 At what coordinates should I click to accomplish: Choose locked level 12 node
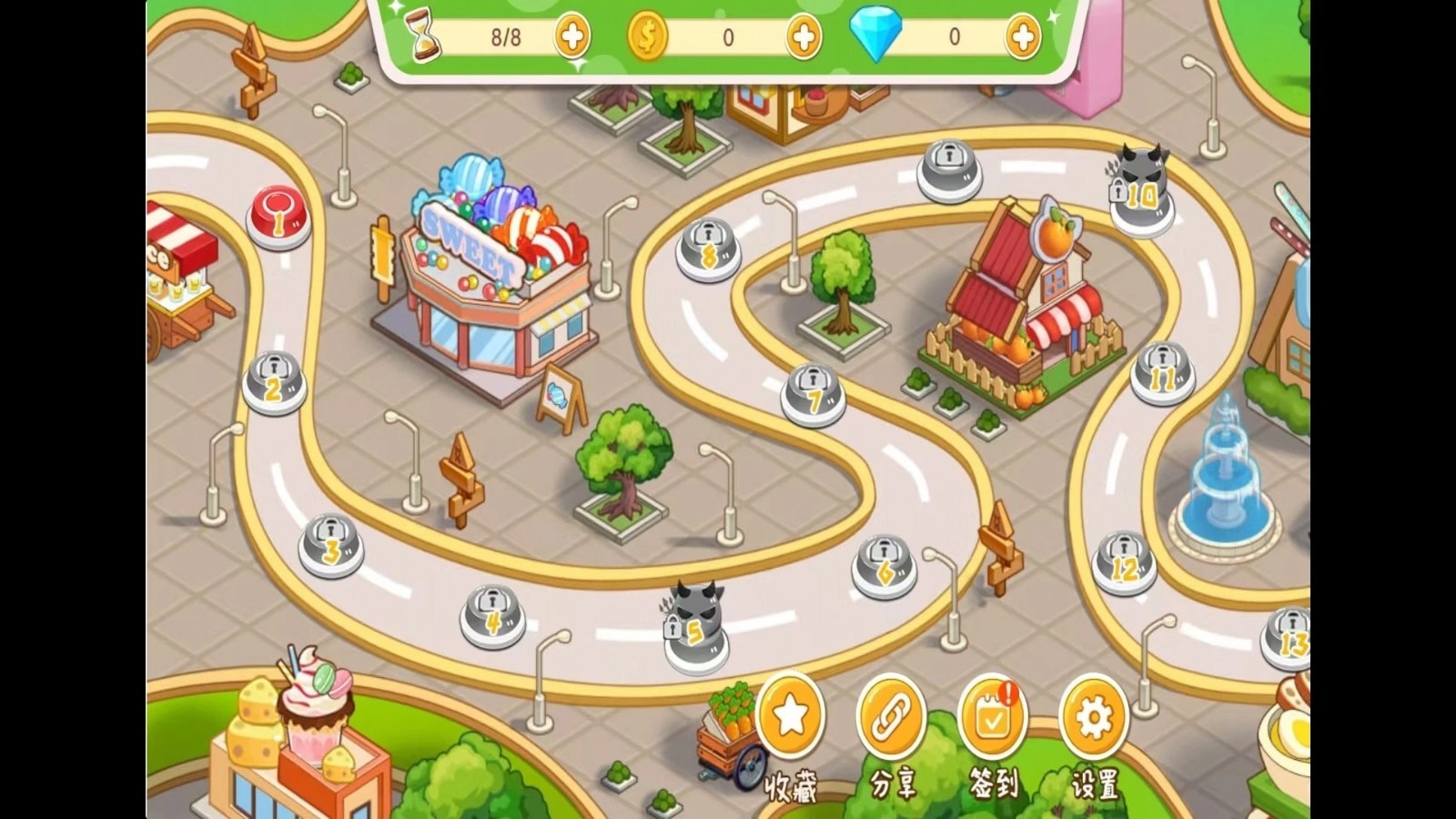pyautogui.click(x=1125, y=562)
